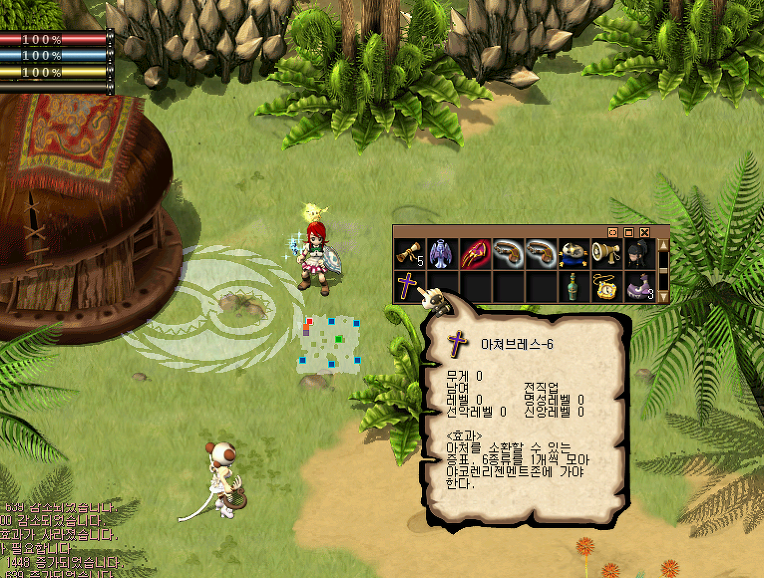The image size is (764, 578).
Task: Choose the purple pouch stack of 3
Action: 639,287
